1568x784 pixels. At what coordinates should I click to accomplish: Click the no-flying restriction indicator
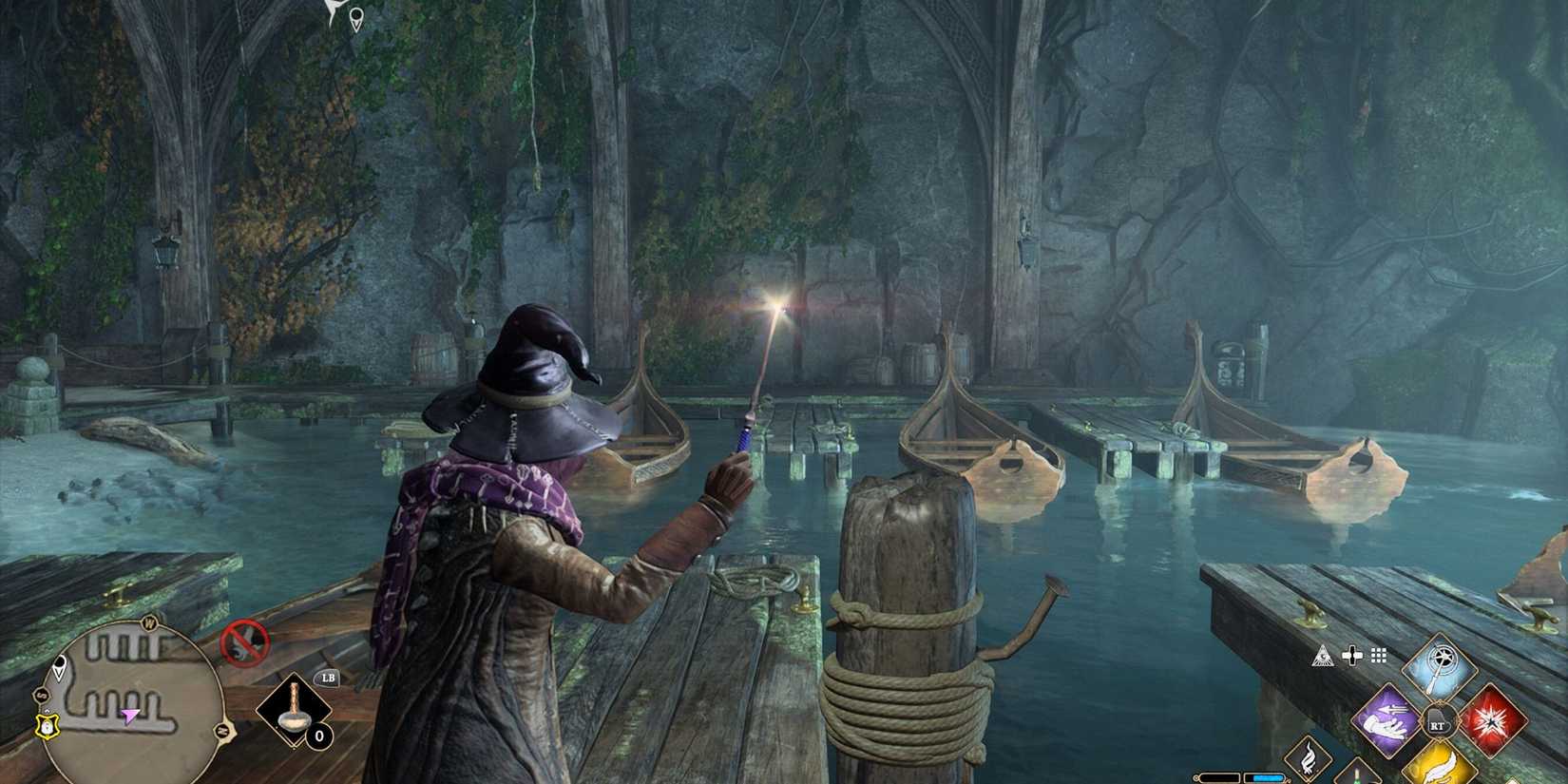click(x=245, y=641)
